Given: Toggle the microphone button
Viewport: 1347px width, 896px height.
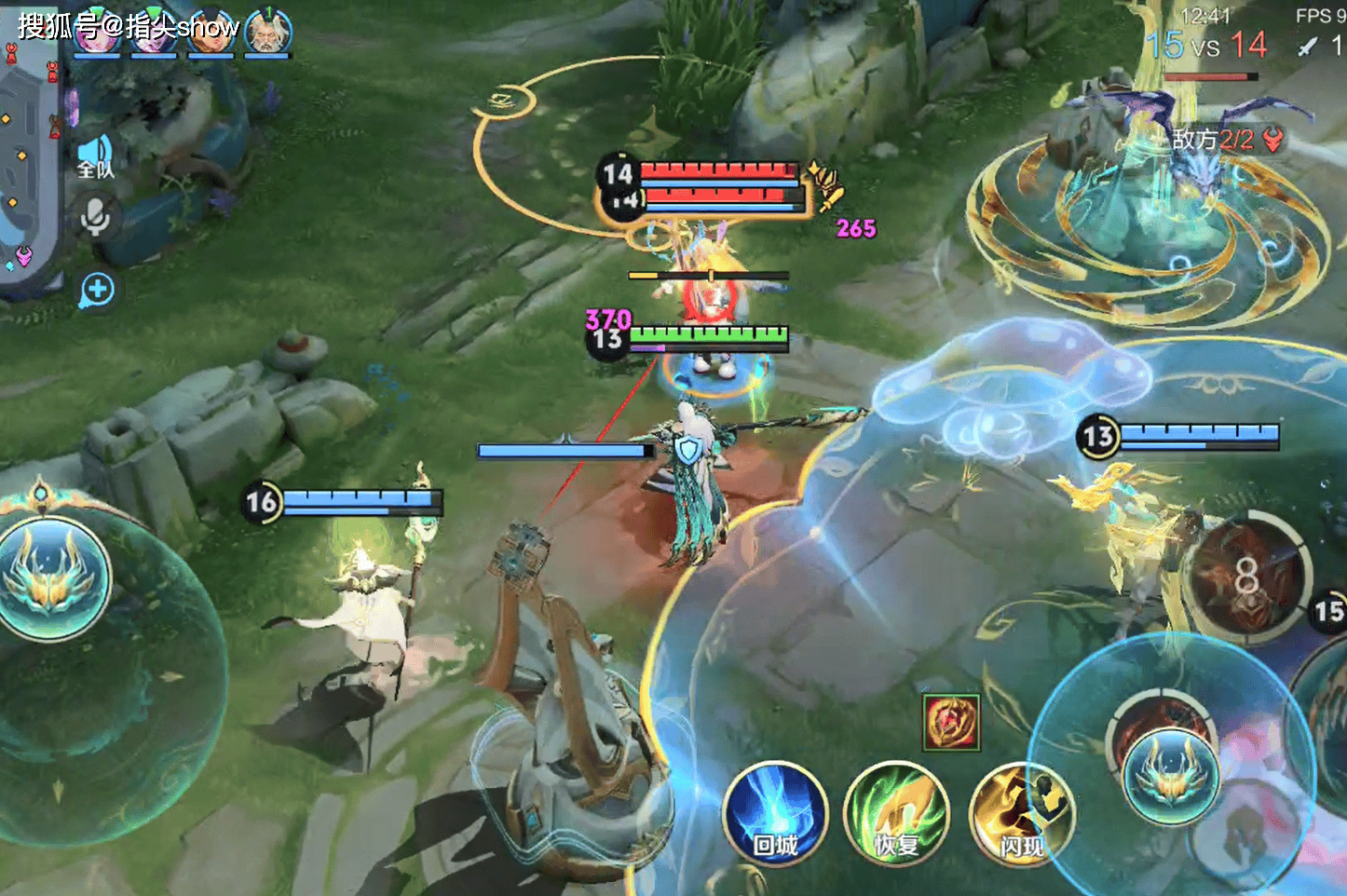Looking at the screenshot, I should click(95, 217).
